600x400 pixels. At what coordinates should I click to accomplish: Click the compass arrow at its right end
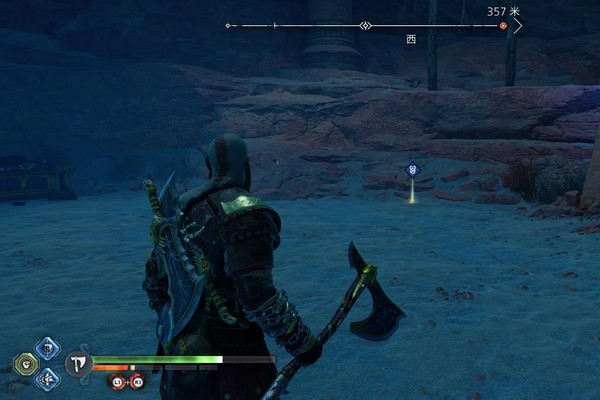point(518,25)
